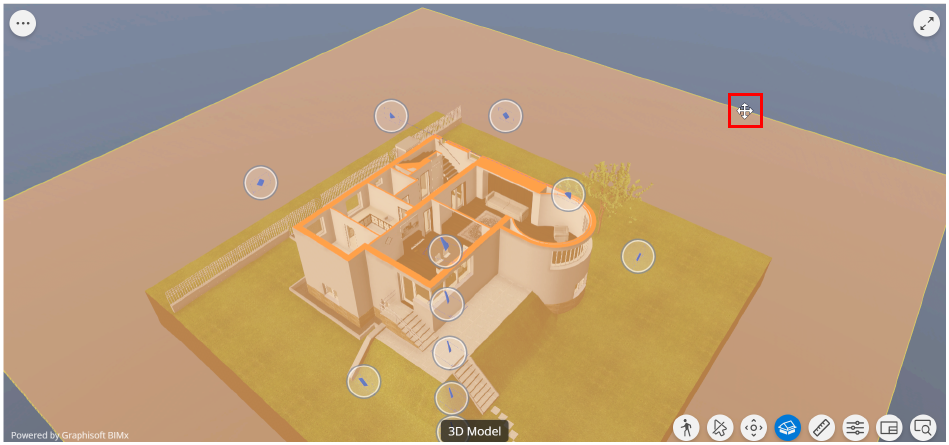Screen dimensions: 949x445
Task: Choose the ruler measure tool
Action: [821, 428]
